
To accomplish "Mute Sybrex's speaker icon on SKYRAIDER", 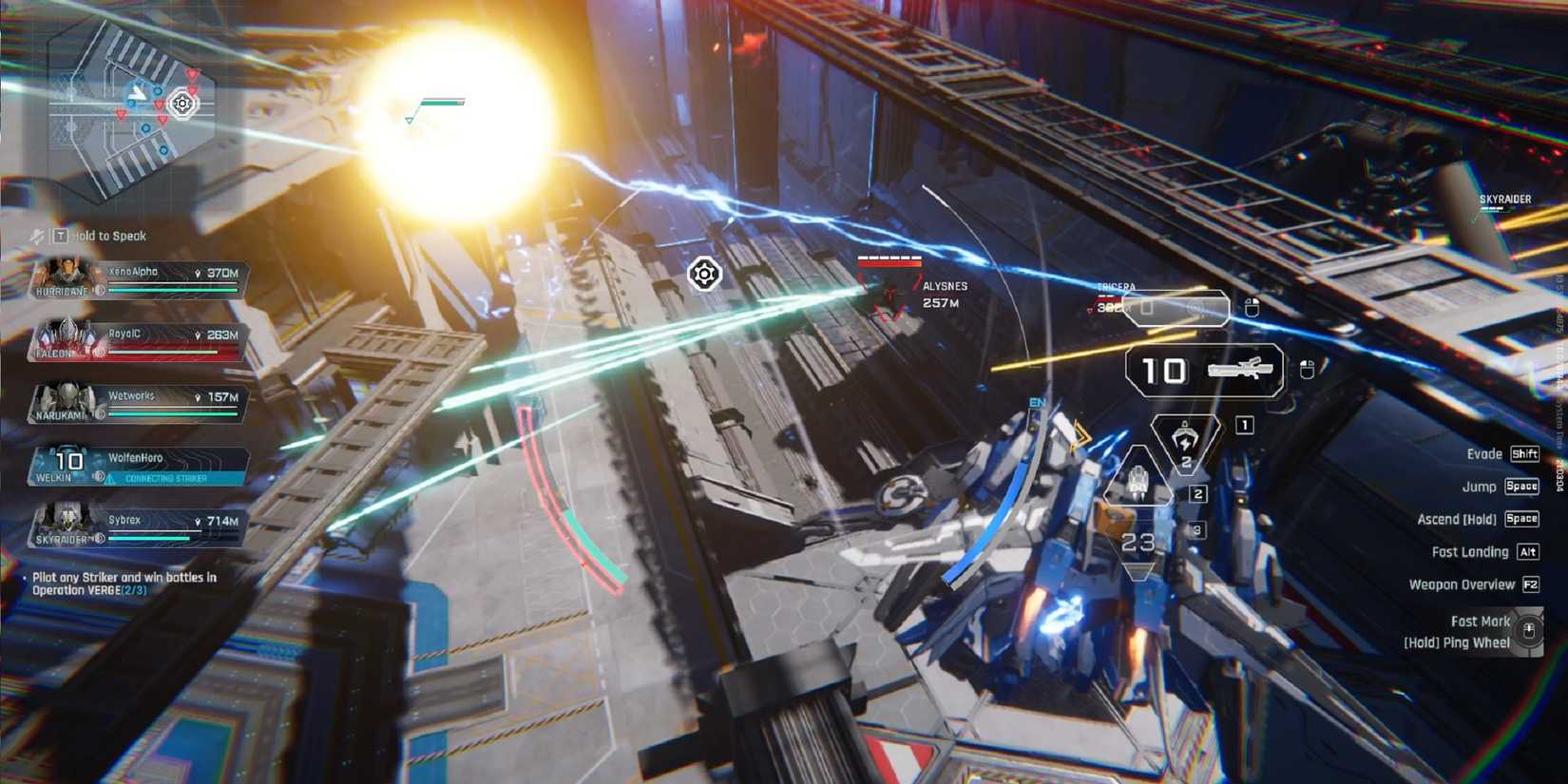I will [x=100, y=536].
